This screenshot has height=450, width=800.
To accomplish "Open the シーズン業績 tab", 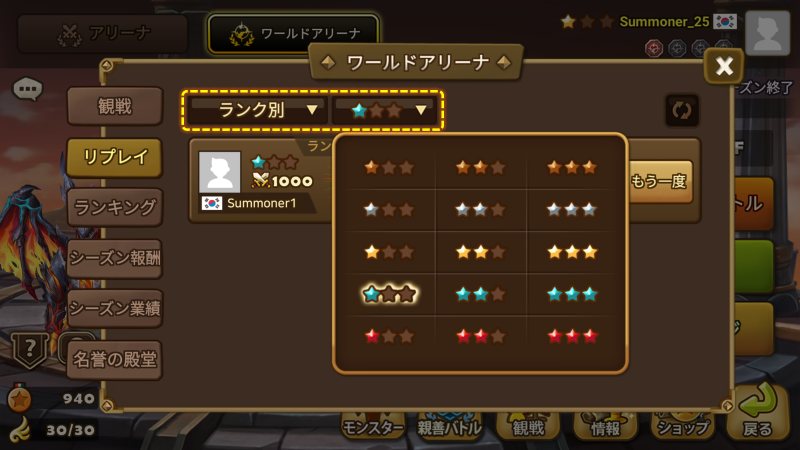I will pos(115,307).
